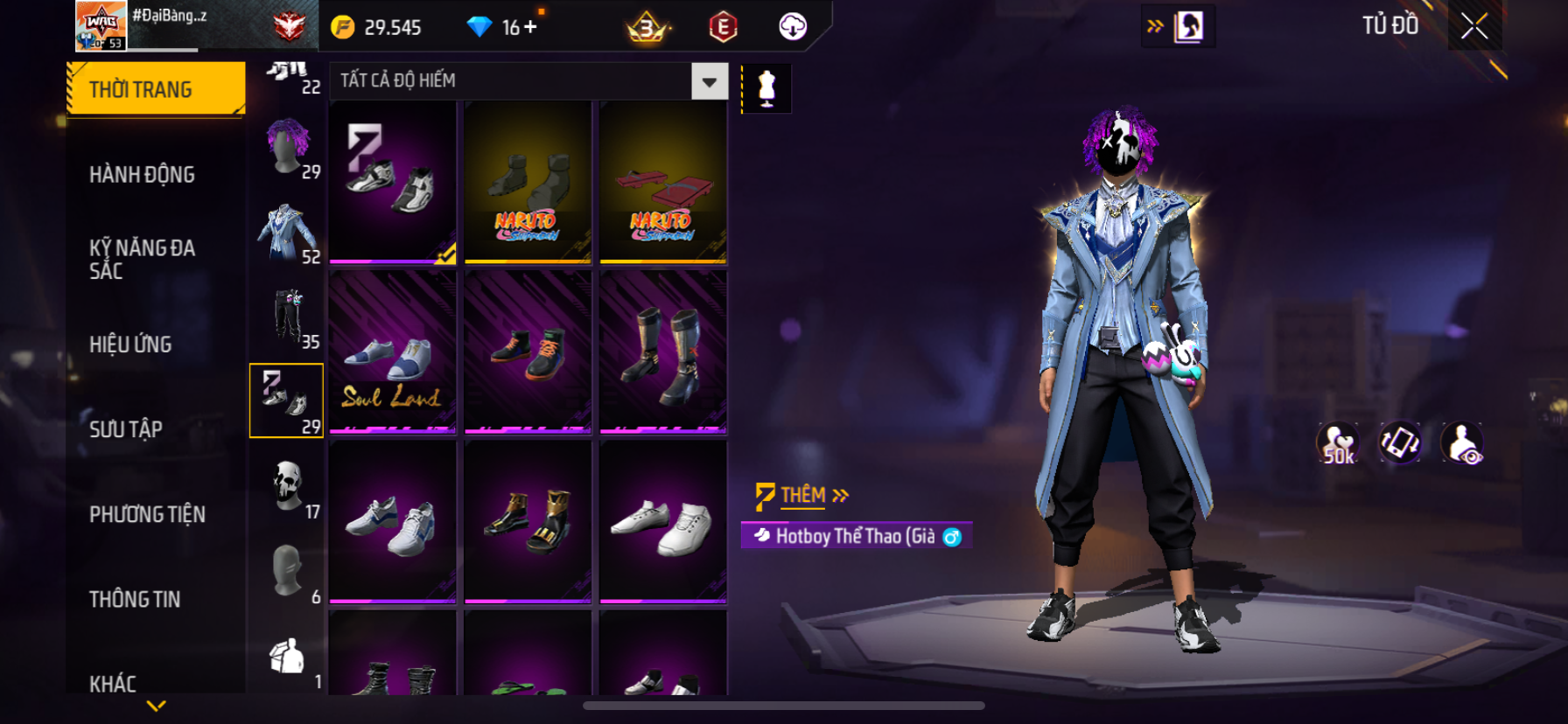
Task: Open the black pants category
Action: pos(288,317)
